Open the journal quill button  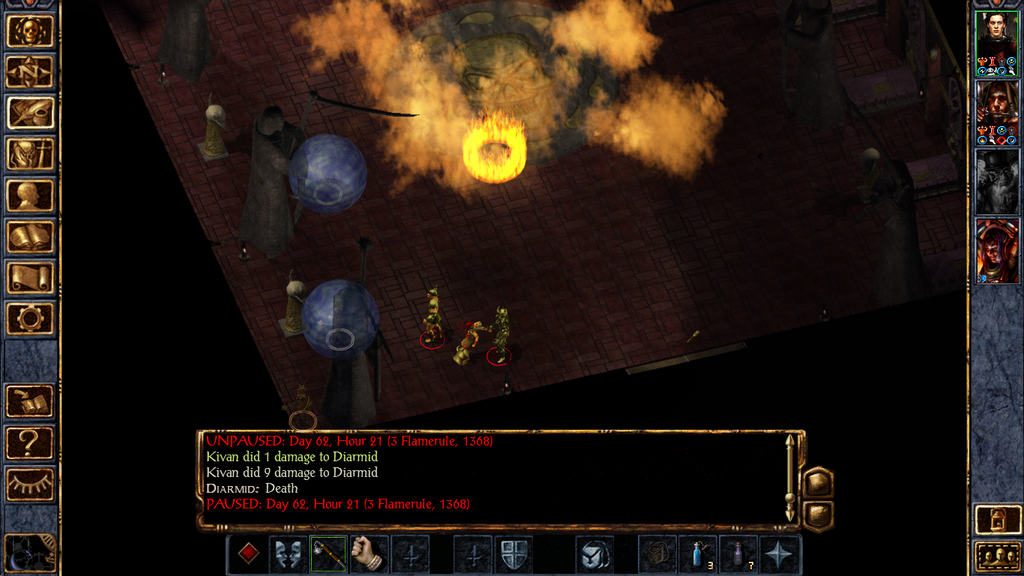pos(30,113)
